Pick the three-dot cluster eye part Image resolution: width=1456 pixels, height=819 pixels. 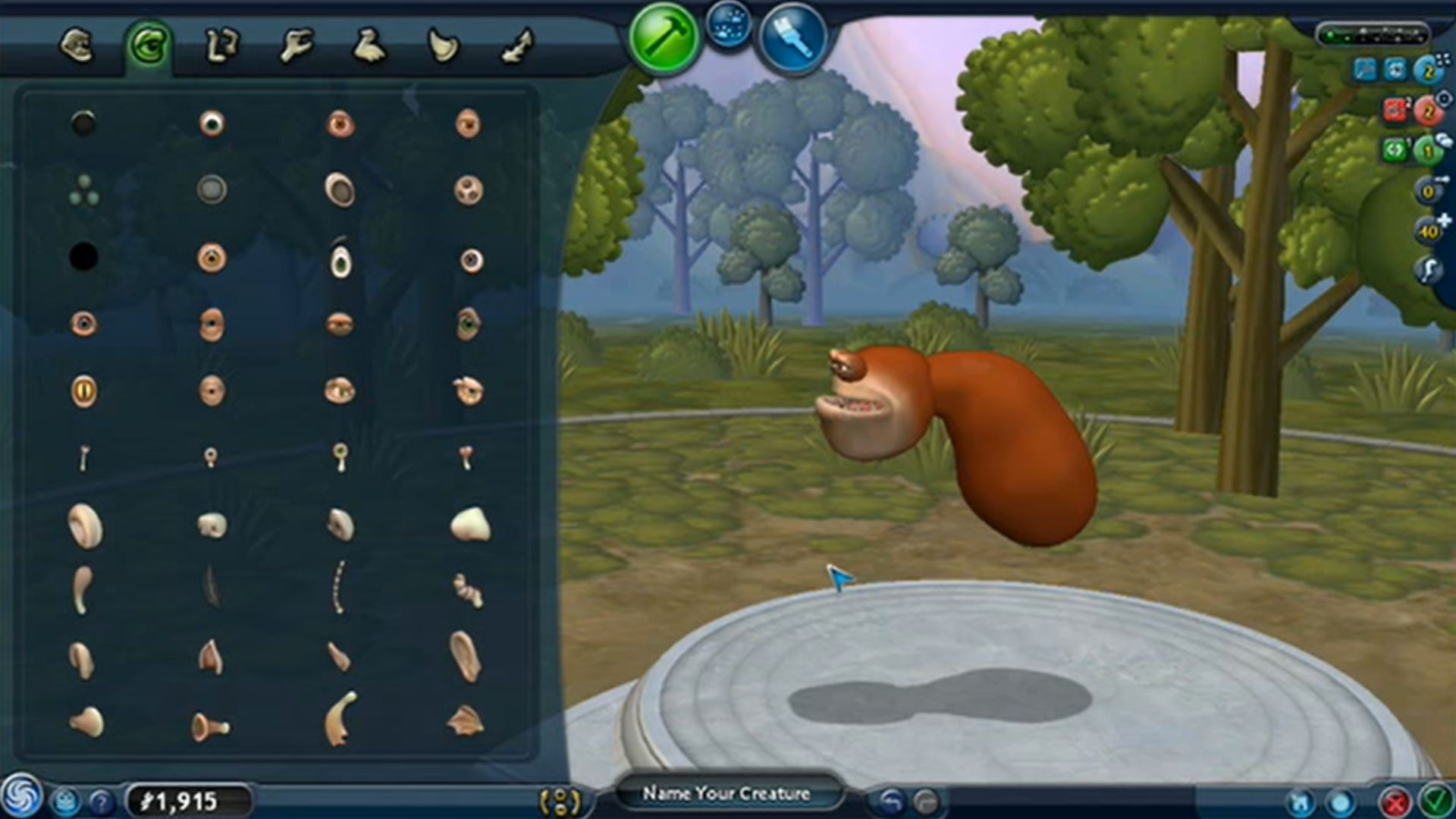[83, 190]
